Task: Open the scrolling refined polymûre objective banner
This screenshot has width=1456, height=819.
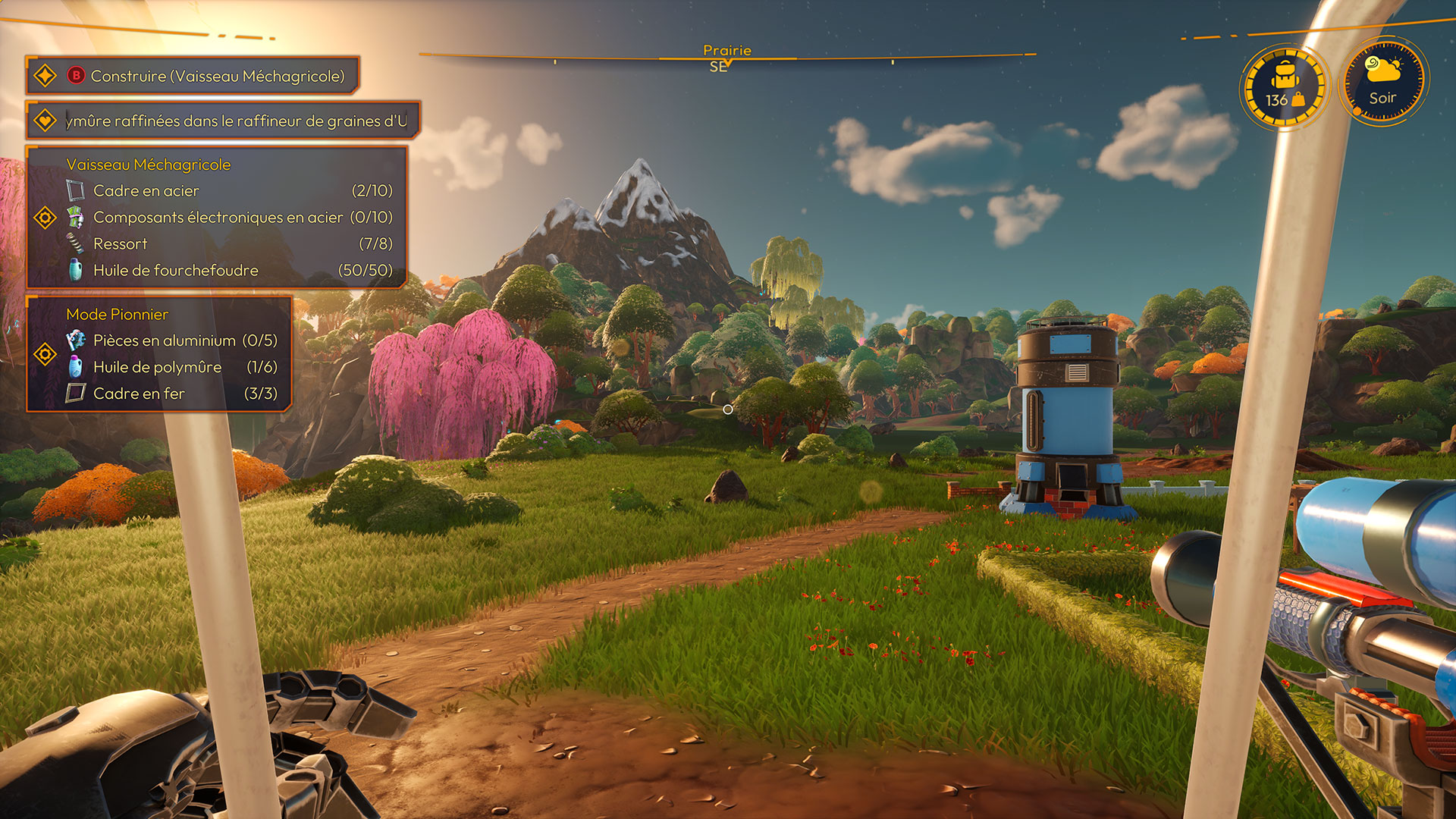Action: (235, 121)
